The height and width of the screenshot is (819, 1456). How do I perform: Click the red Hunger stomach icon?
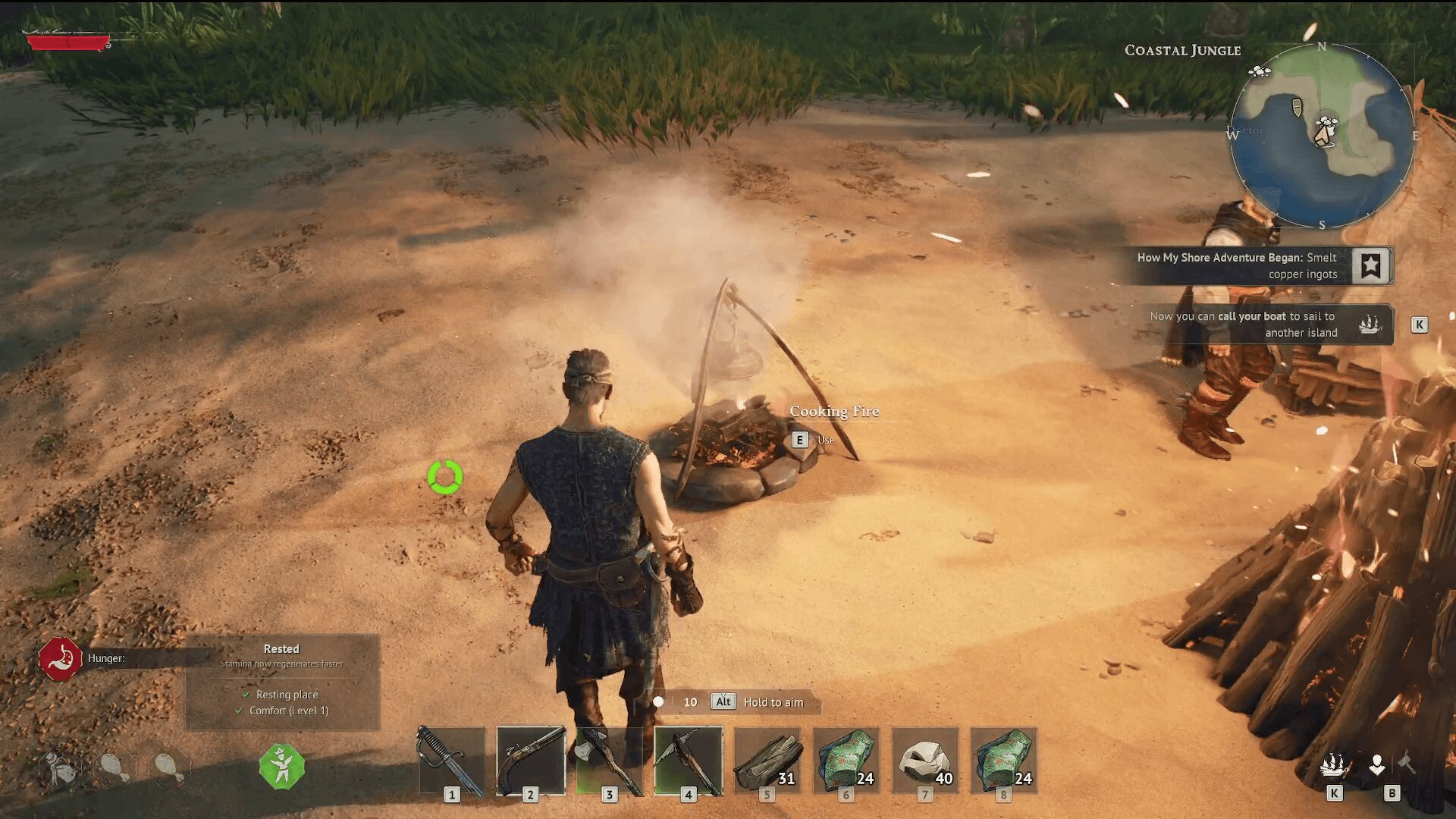(x=61, y=659)
